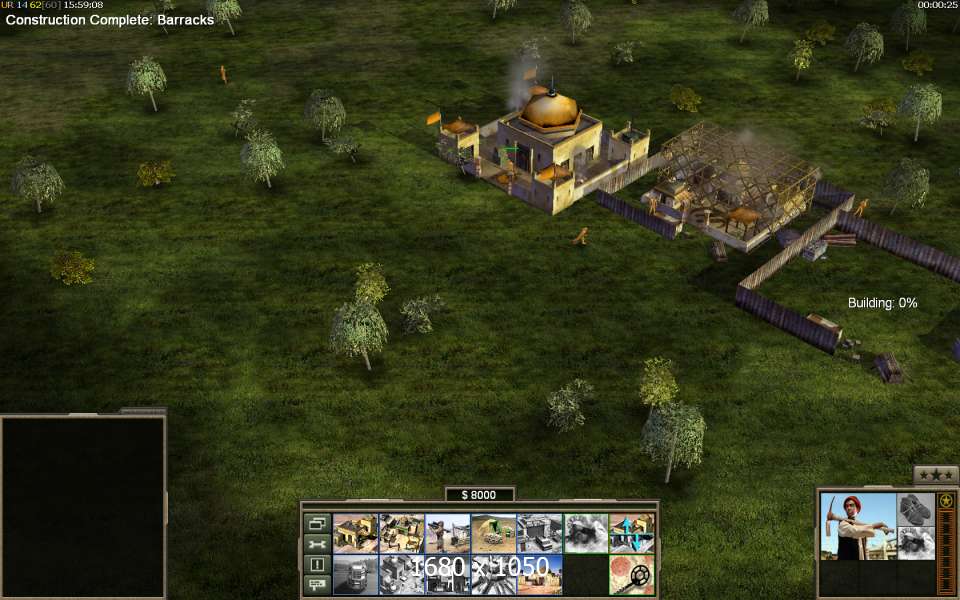
Task: Open the three-star General's promotion button
Action: coord(936,475)
